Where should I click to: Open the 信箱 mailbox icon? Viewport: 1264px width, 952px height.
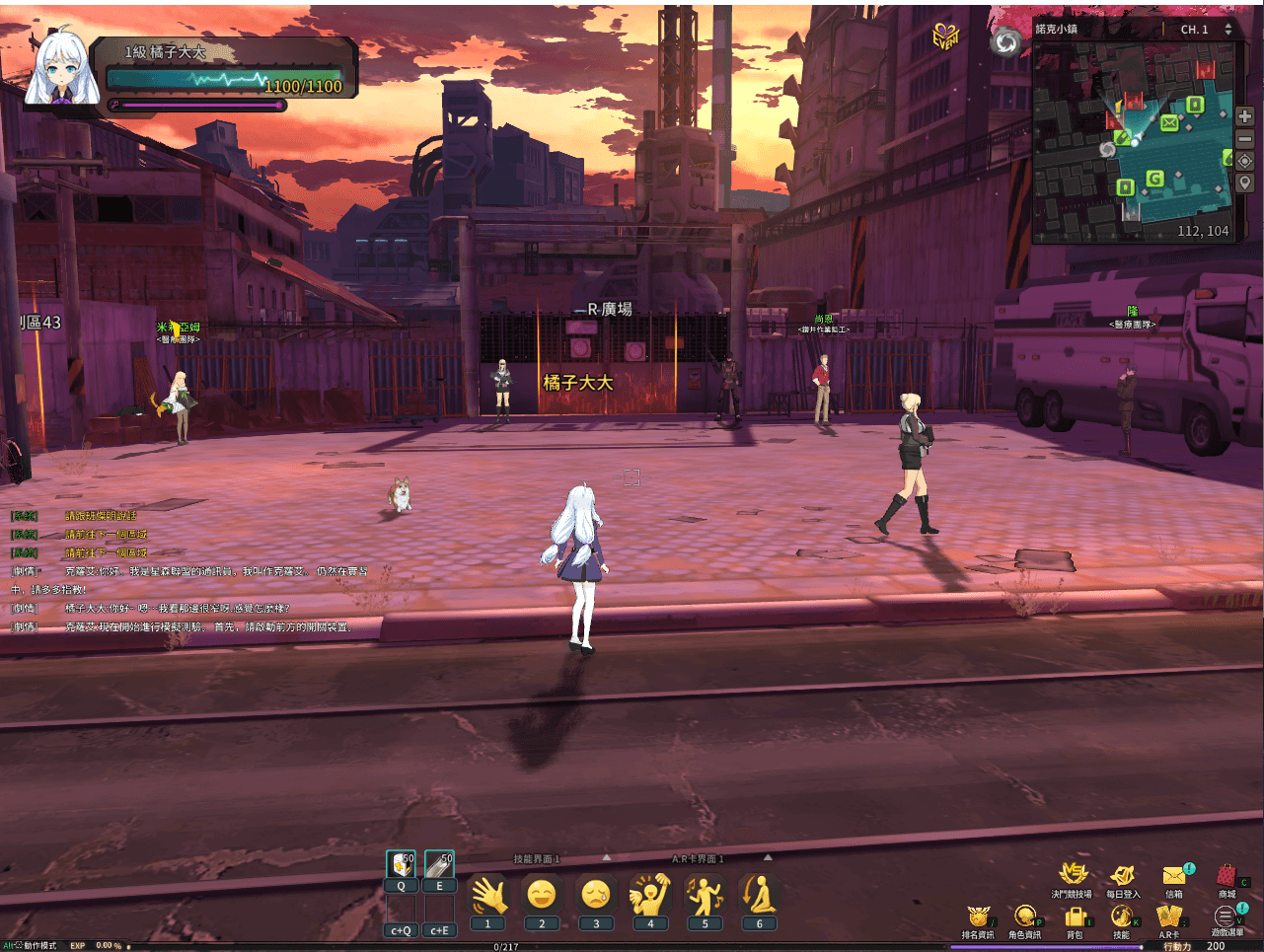pyautogui.click(x=1173, y=876)
